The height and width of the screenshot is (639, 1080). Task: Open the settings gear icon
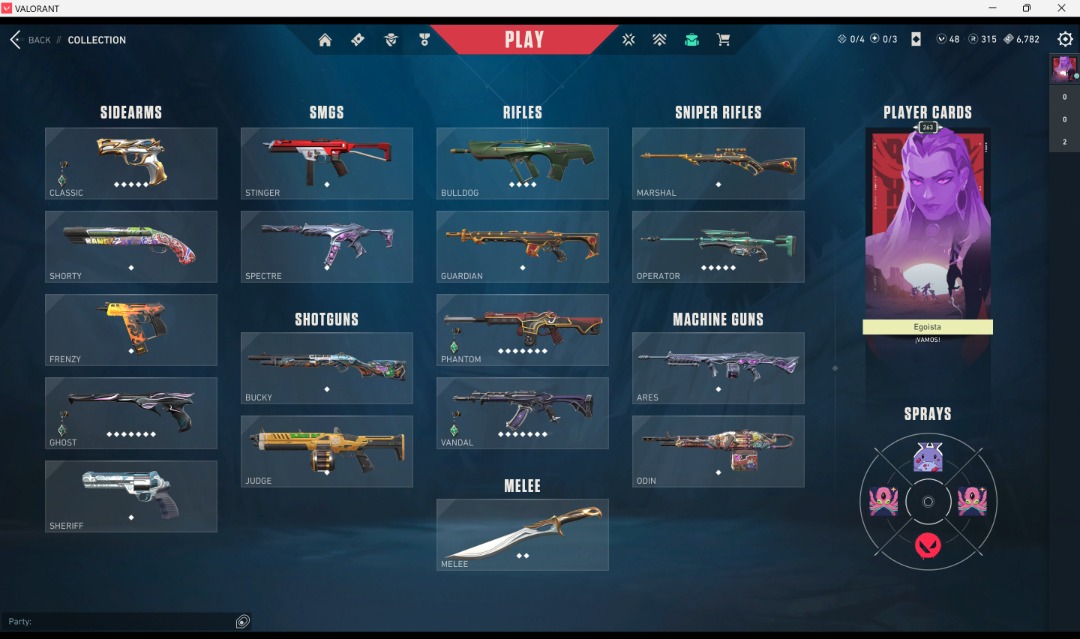1065,39
